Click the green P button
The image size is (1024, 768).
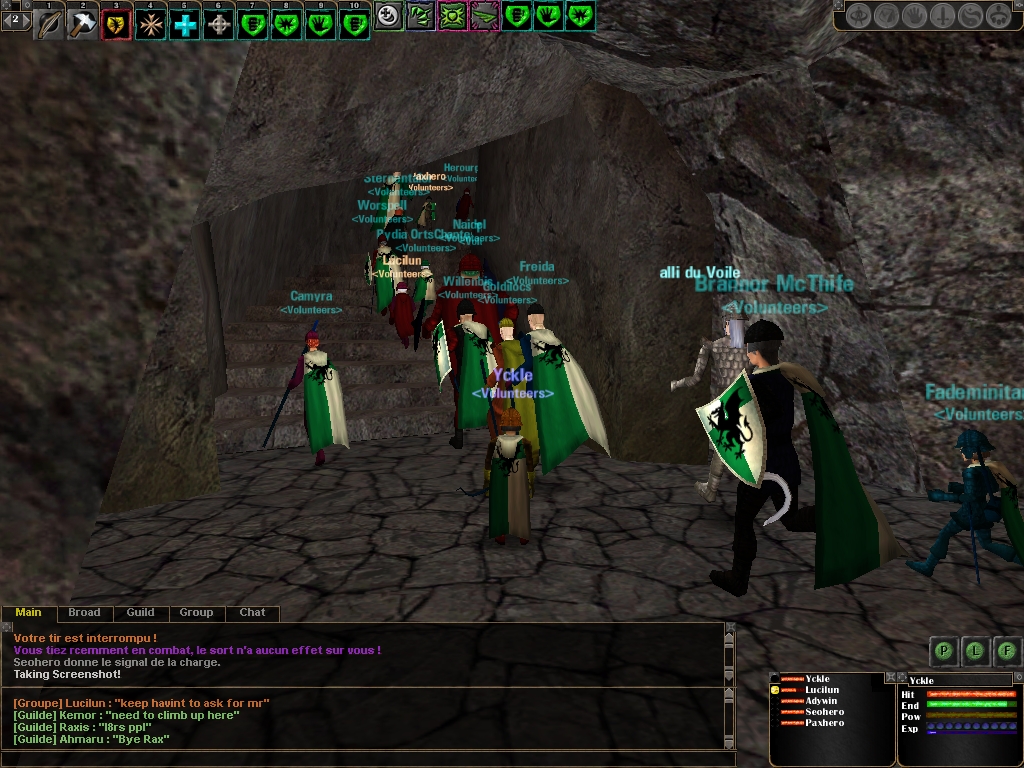943,651
